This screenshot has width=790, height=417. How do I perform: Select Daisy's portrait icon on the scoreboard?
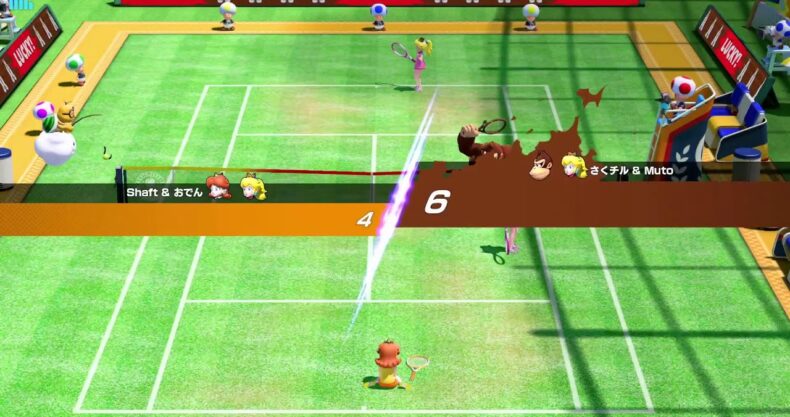pos(219,187)
